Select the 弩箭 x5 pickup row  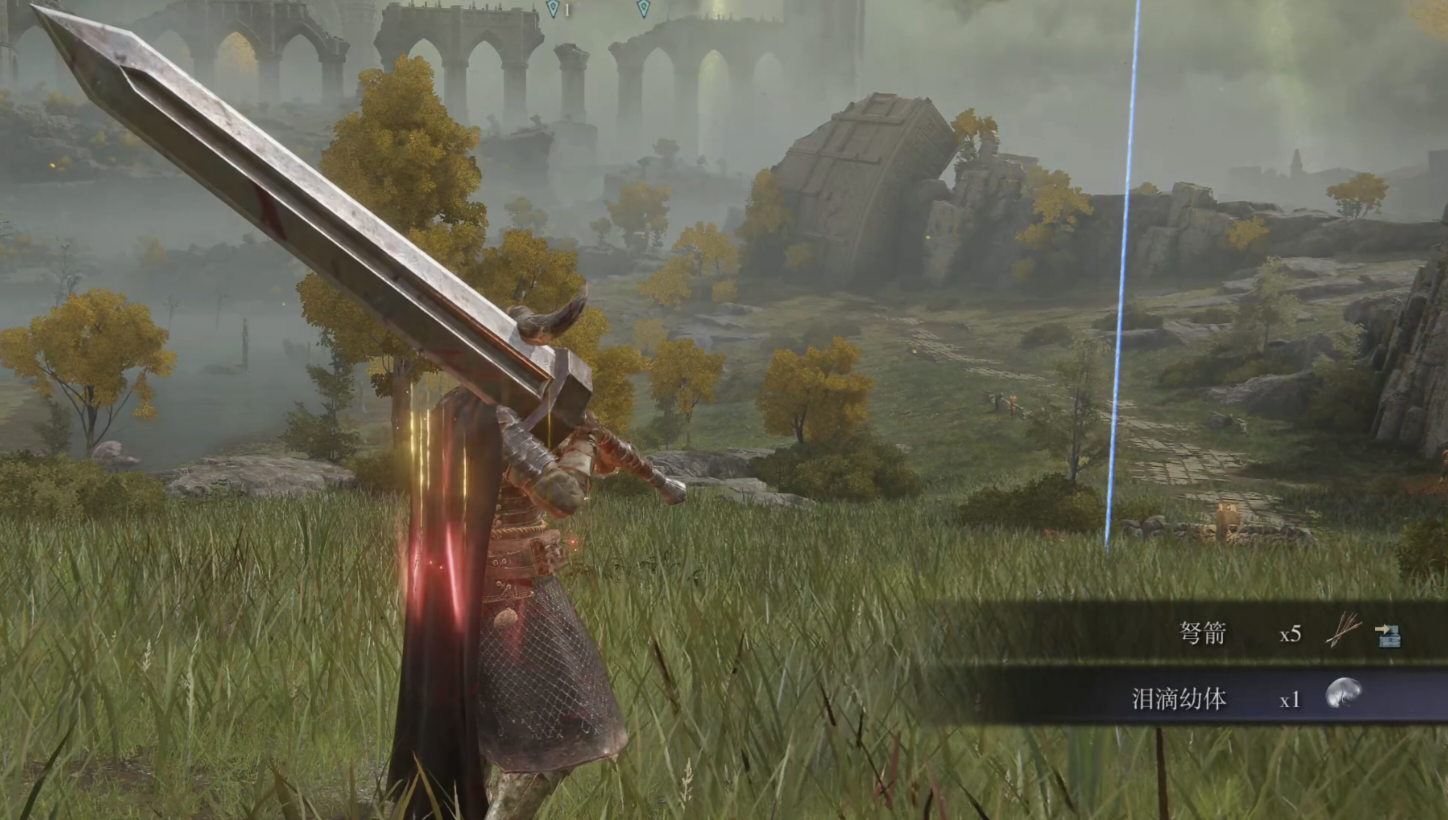click(1200, 633)
